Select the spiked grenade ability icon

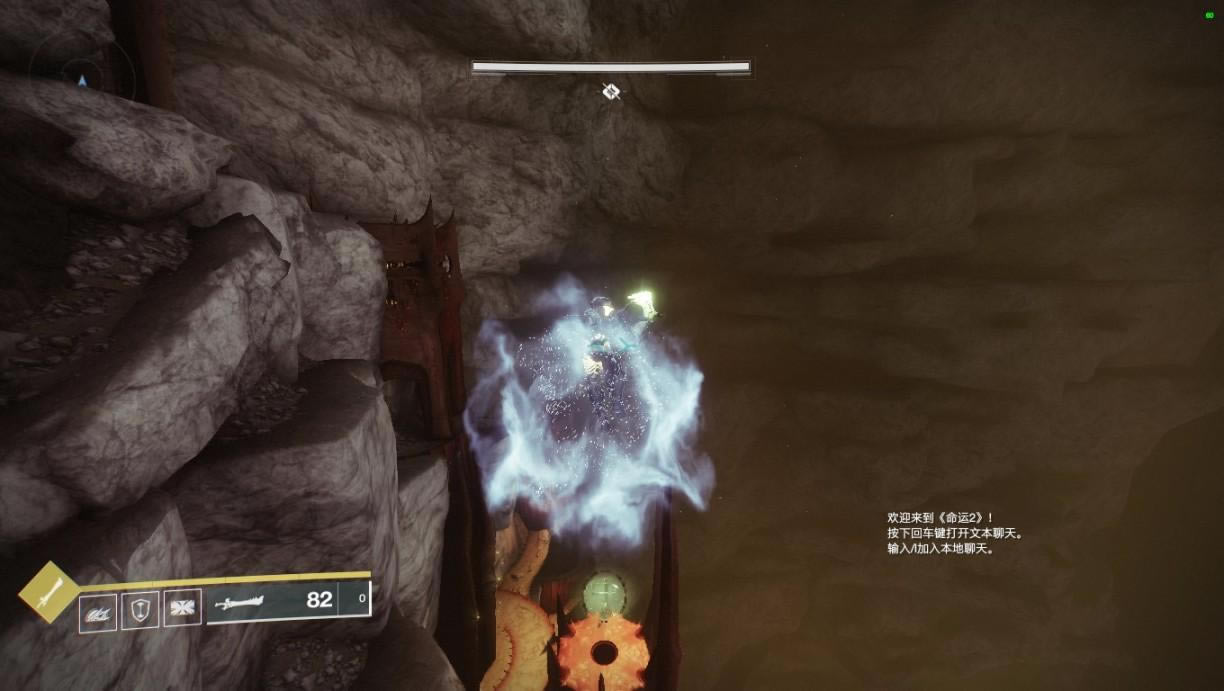tap(98, 612)
